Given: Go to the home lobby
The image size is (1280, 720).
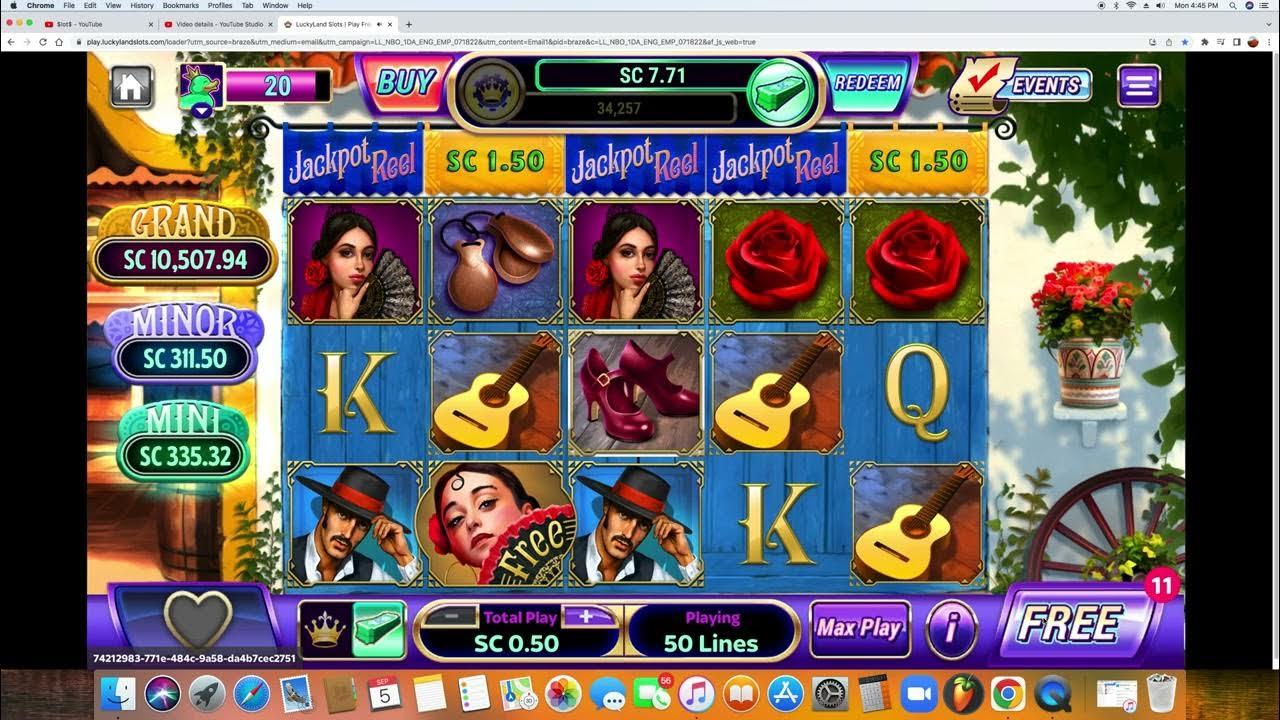Looking at the screenshot, I should click(x=130, y=86).
